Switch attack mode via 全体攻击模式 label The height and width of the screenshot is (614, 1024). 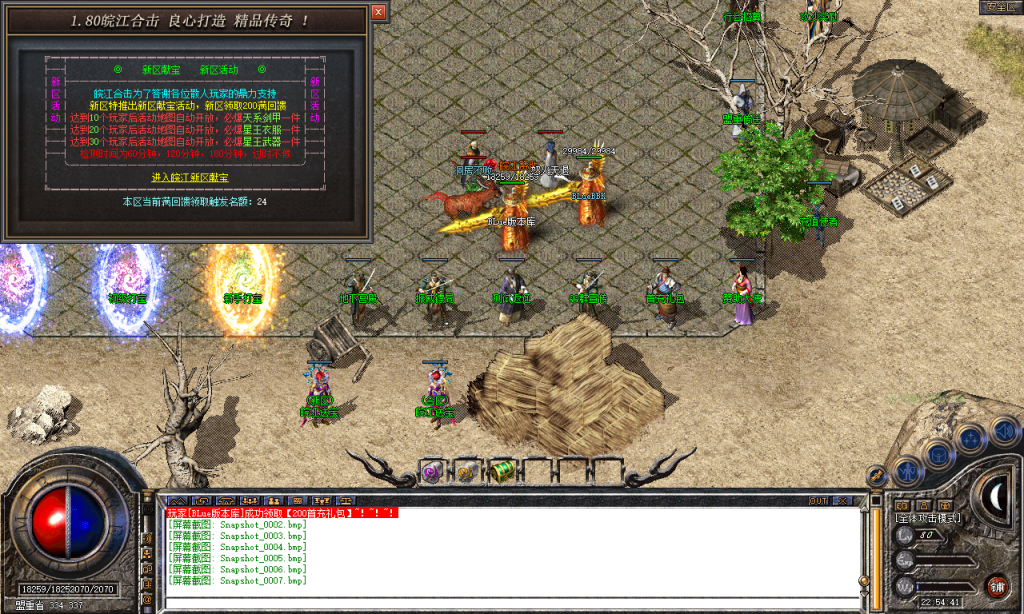click(928, 518)
